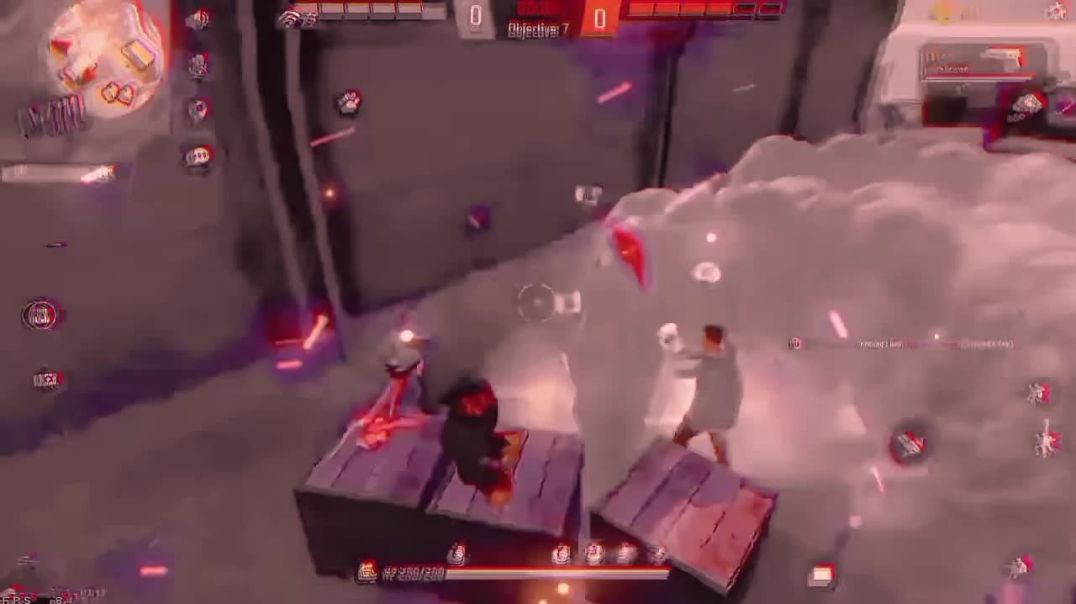1076x604 pixels.
Task: Tap the right-hand bullet fire button
Action: coord(908,445)
